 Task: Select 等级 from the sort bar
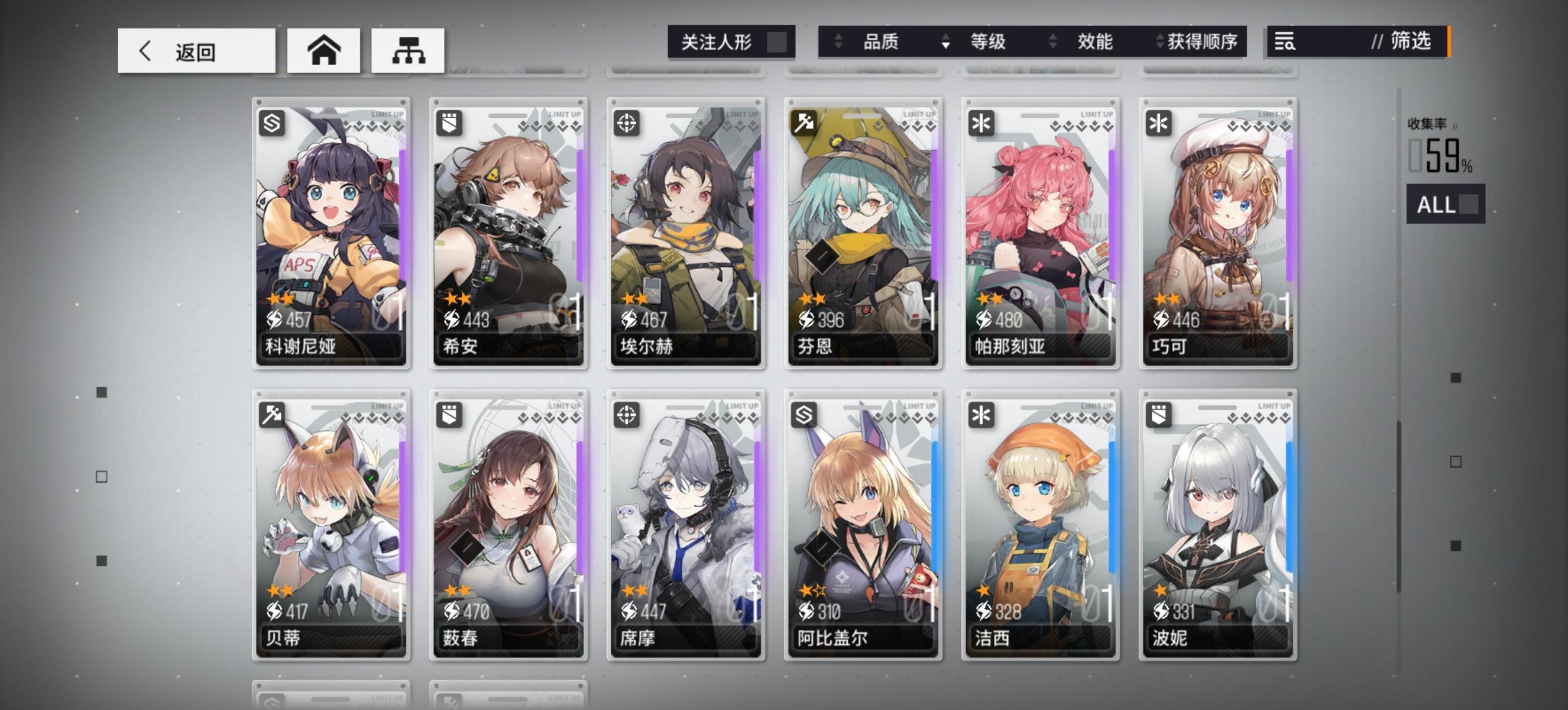(988, 43)
